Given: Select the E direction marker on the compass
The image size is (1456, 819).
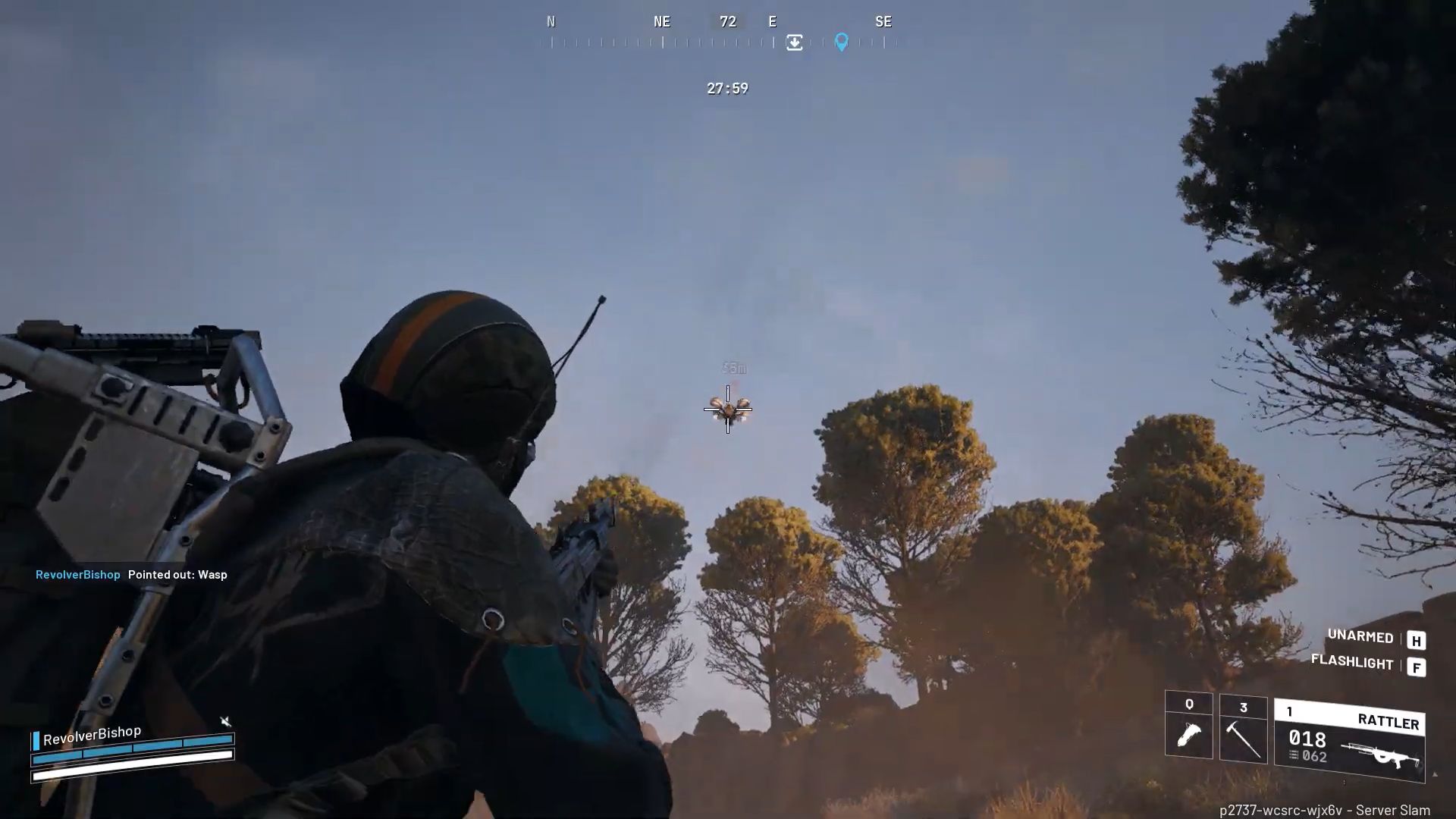Looking at the screenshot, I should (772, 21).
